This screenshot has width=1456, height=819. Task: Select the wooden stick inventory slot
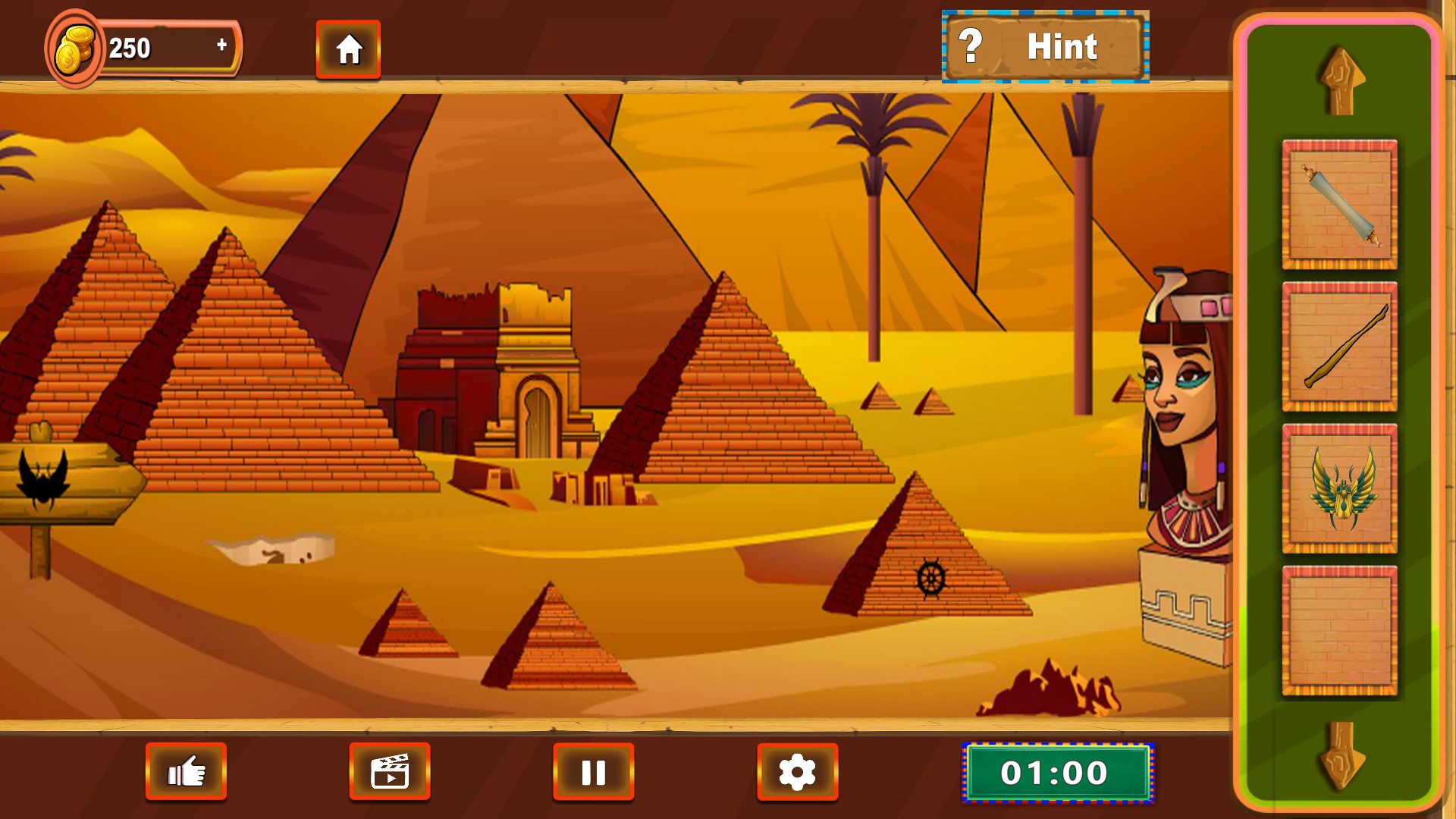(1339, 347)
